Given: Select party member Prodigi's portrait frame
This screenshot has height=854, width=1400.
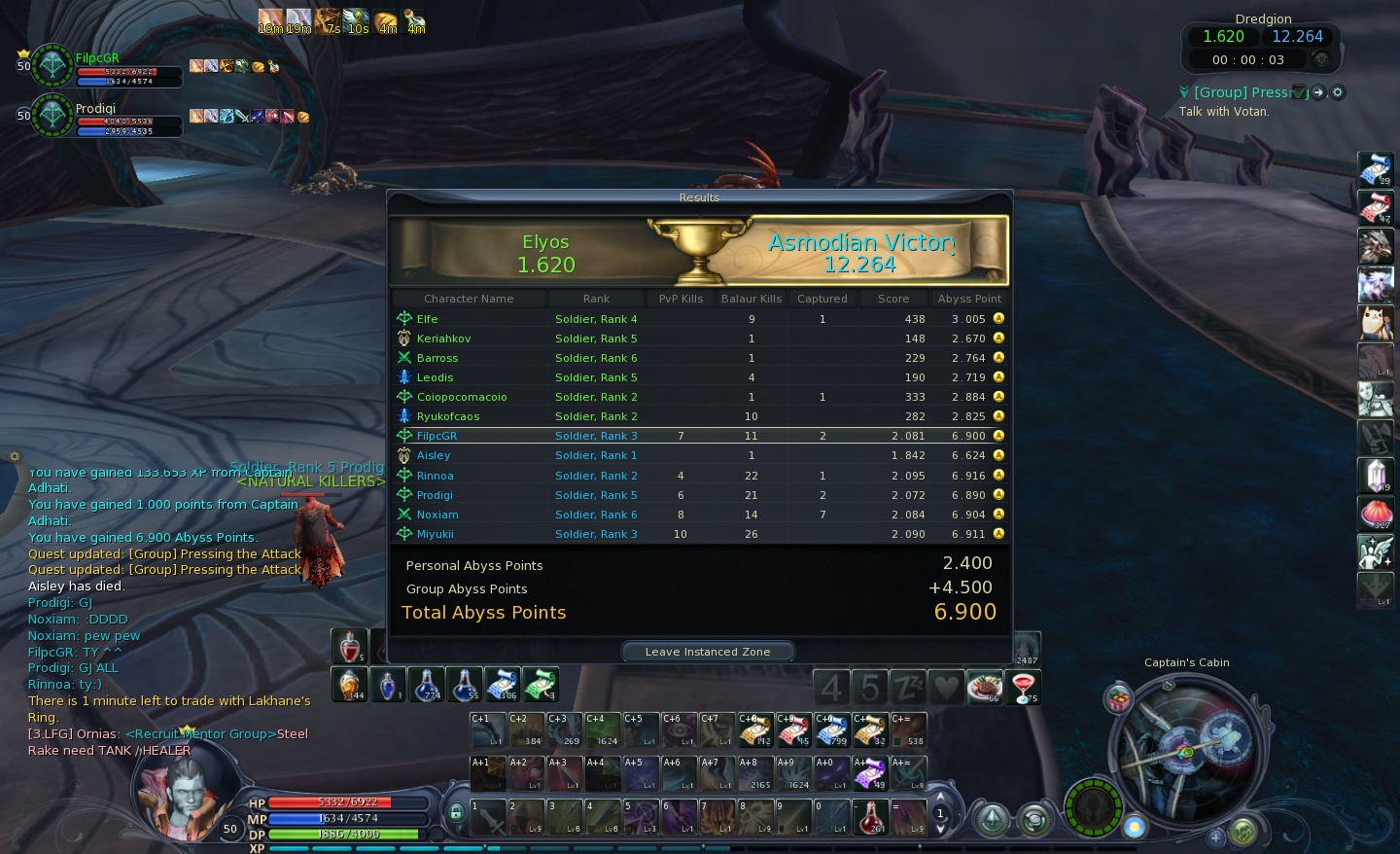Looking at the screenshot, I should [x=52, y=116].
